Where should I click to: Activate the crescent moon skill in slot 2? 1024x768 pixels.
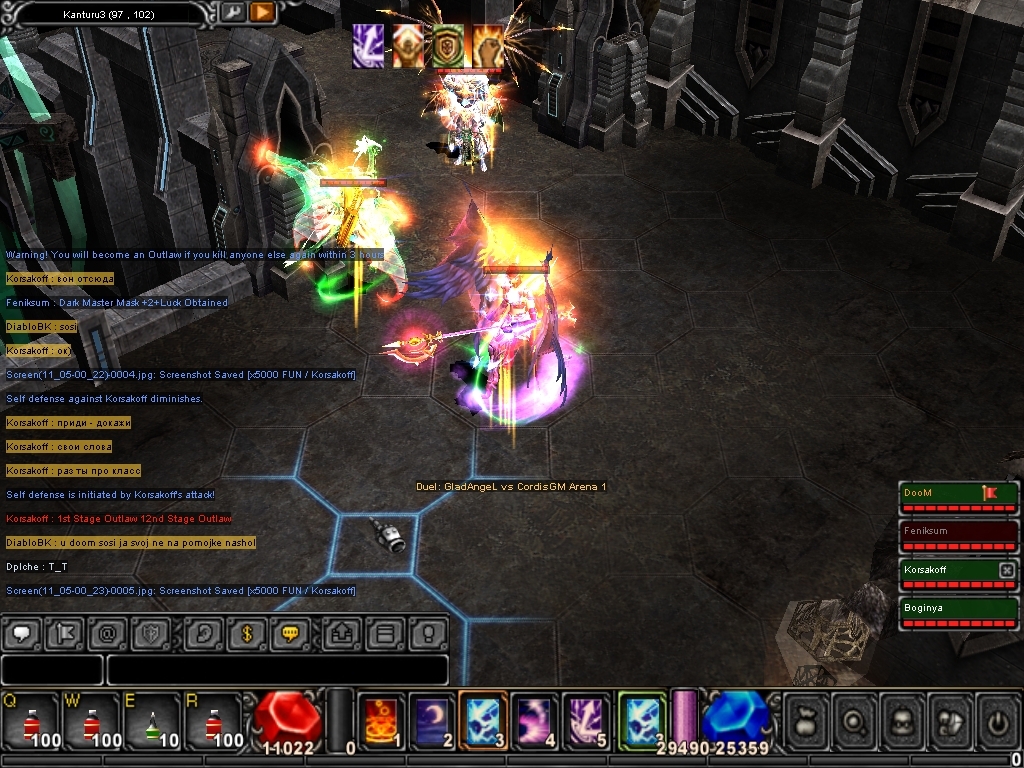click(x=433, y=720)
